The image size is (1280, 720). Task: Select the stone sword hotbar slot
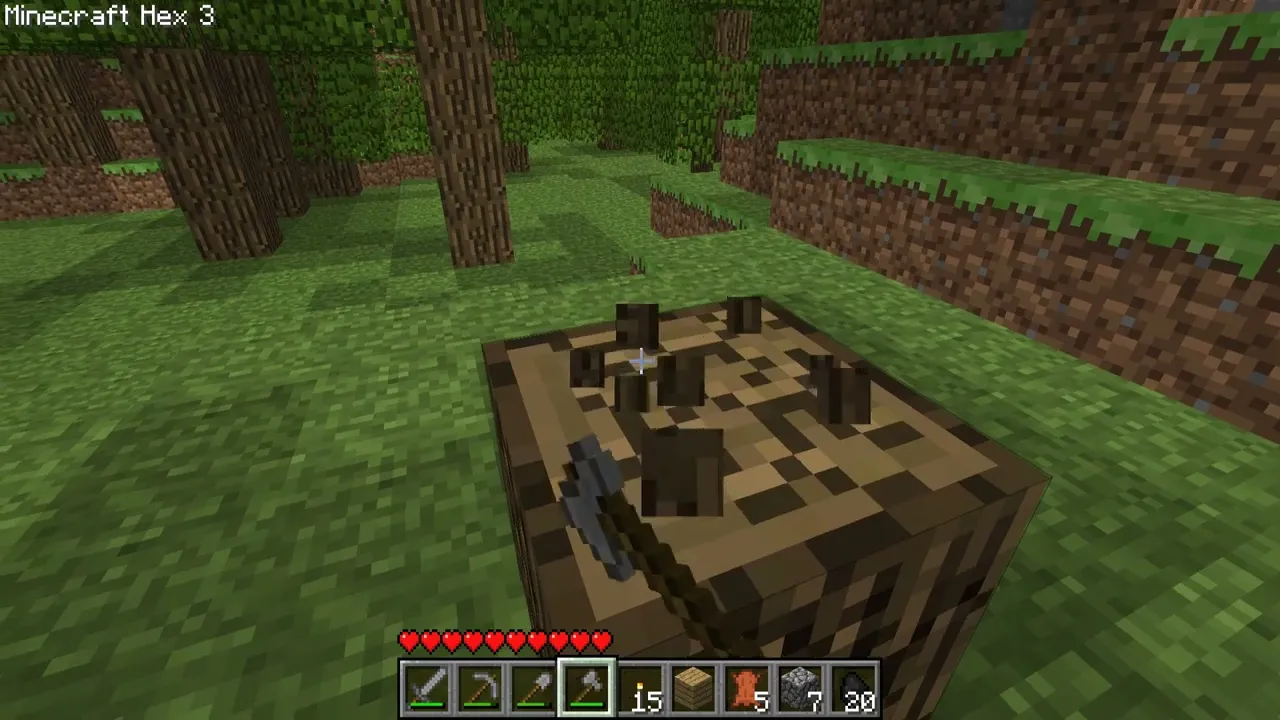coord(426,688)
